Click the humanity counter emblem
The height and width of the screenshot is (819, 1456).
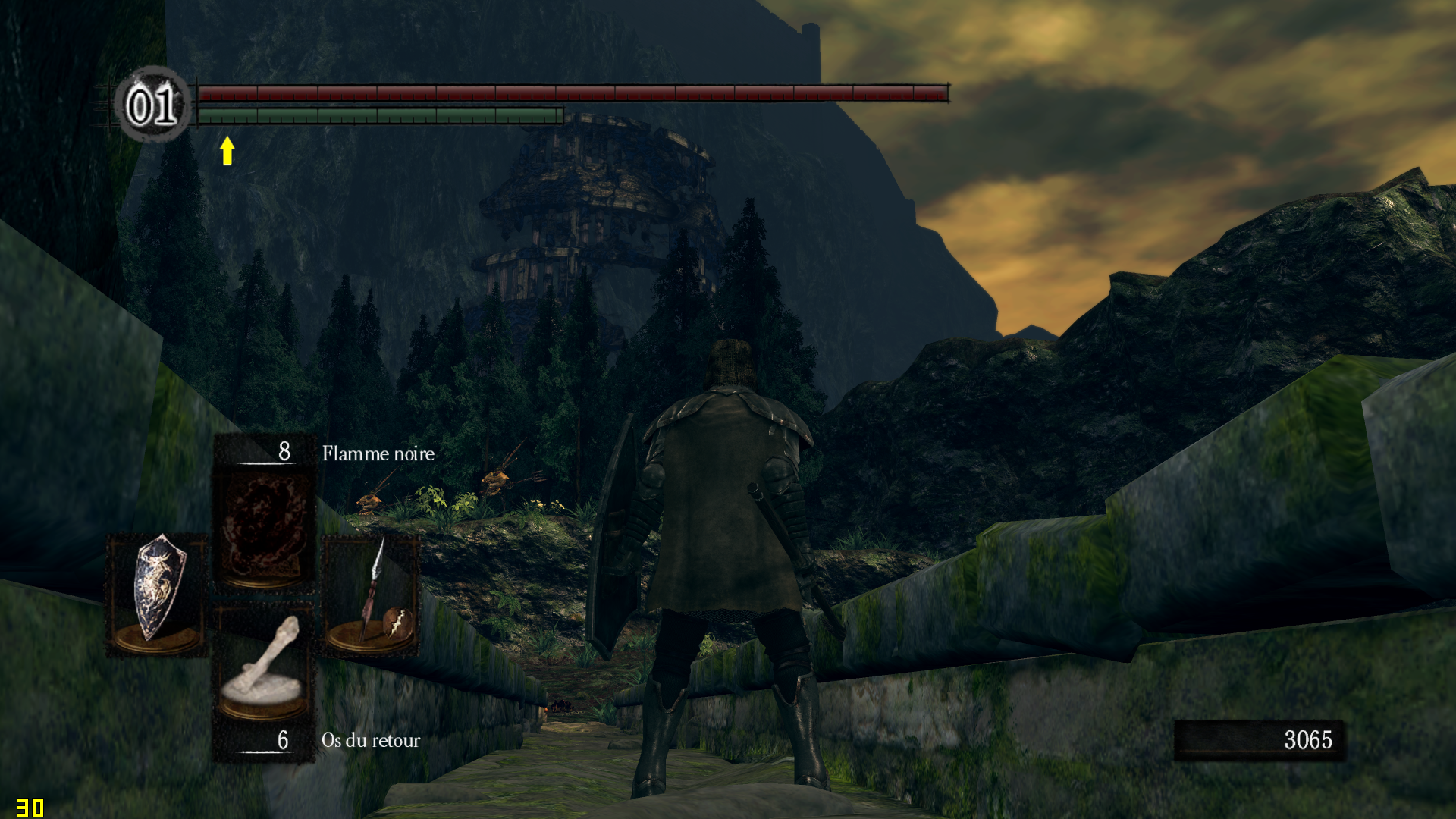152,105
